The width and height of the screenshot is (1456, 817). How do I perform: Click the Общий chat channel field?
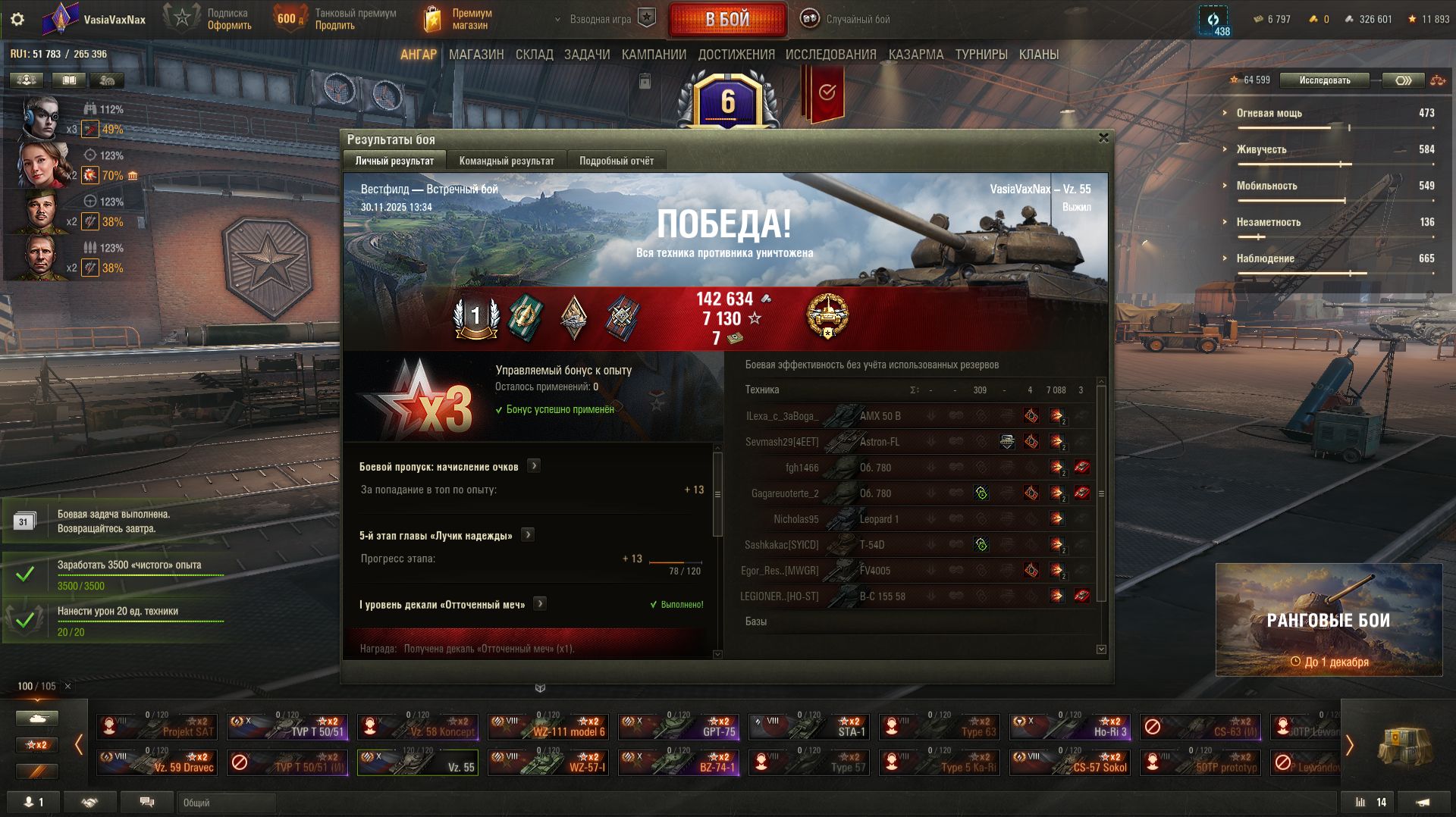click(226, 803)
